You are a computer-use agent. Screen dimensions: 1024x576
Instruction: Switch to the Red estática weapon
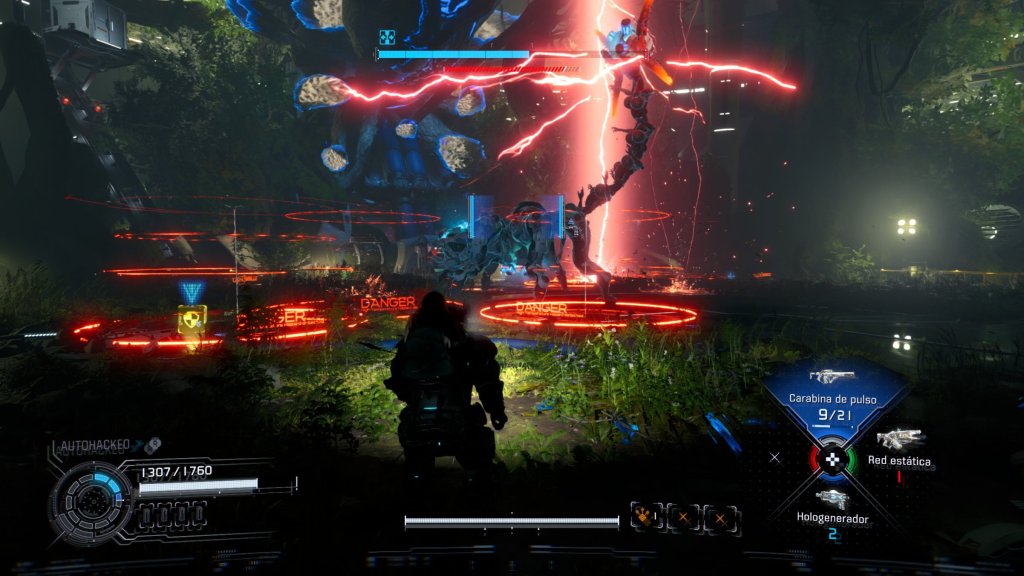pos(900,439)
